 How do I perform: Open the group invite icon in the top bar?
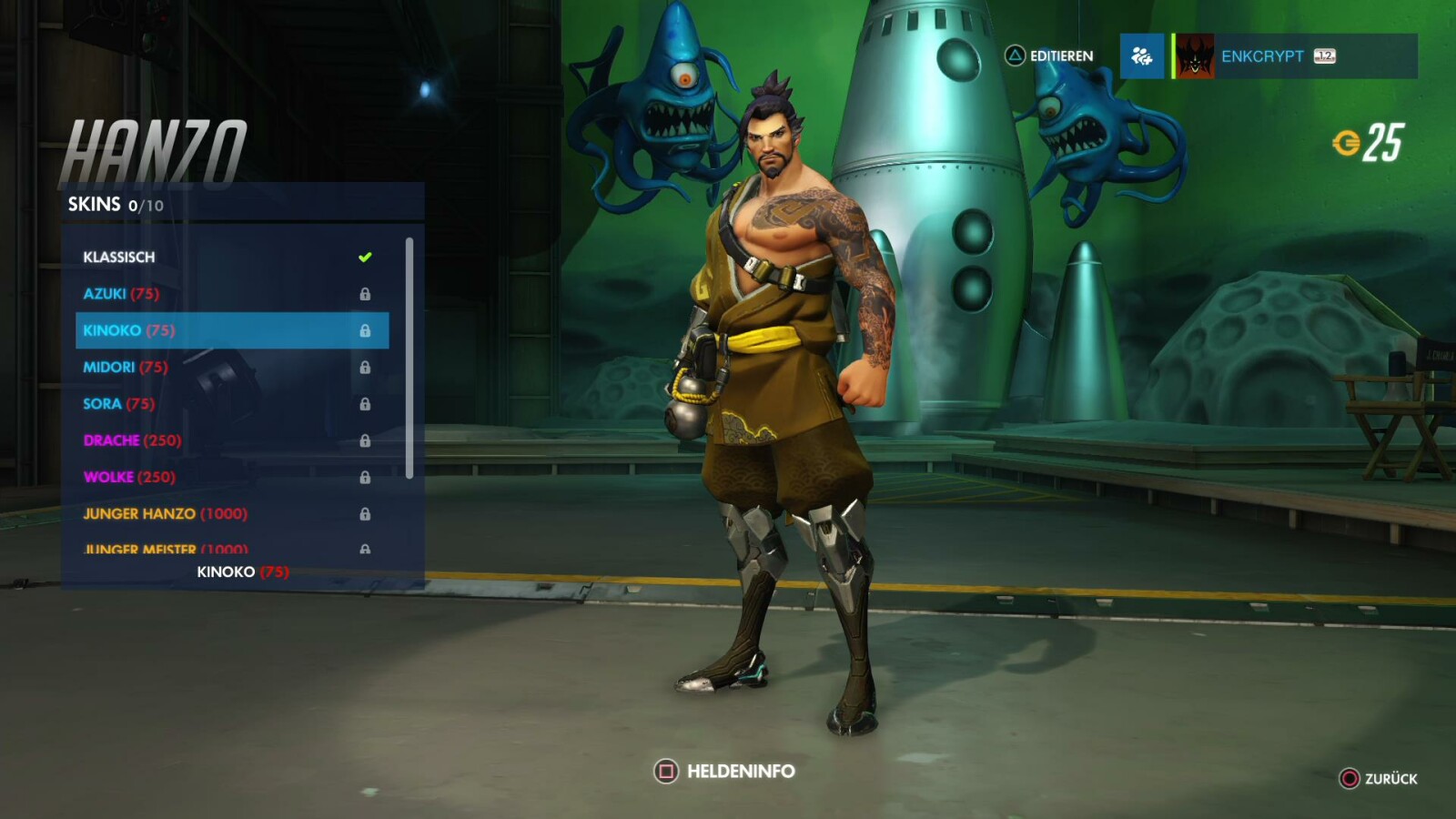click(1141, 56)
